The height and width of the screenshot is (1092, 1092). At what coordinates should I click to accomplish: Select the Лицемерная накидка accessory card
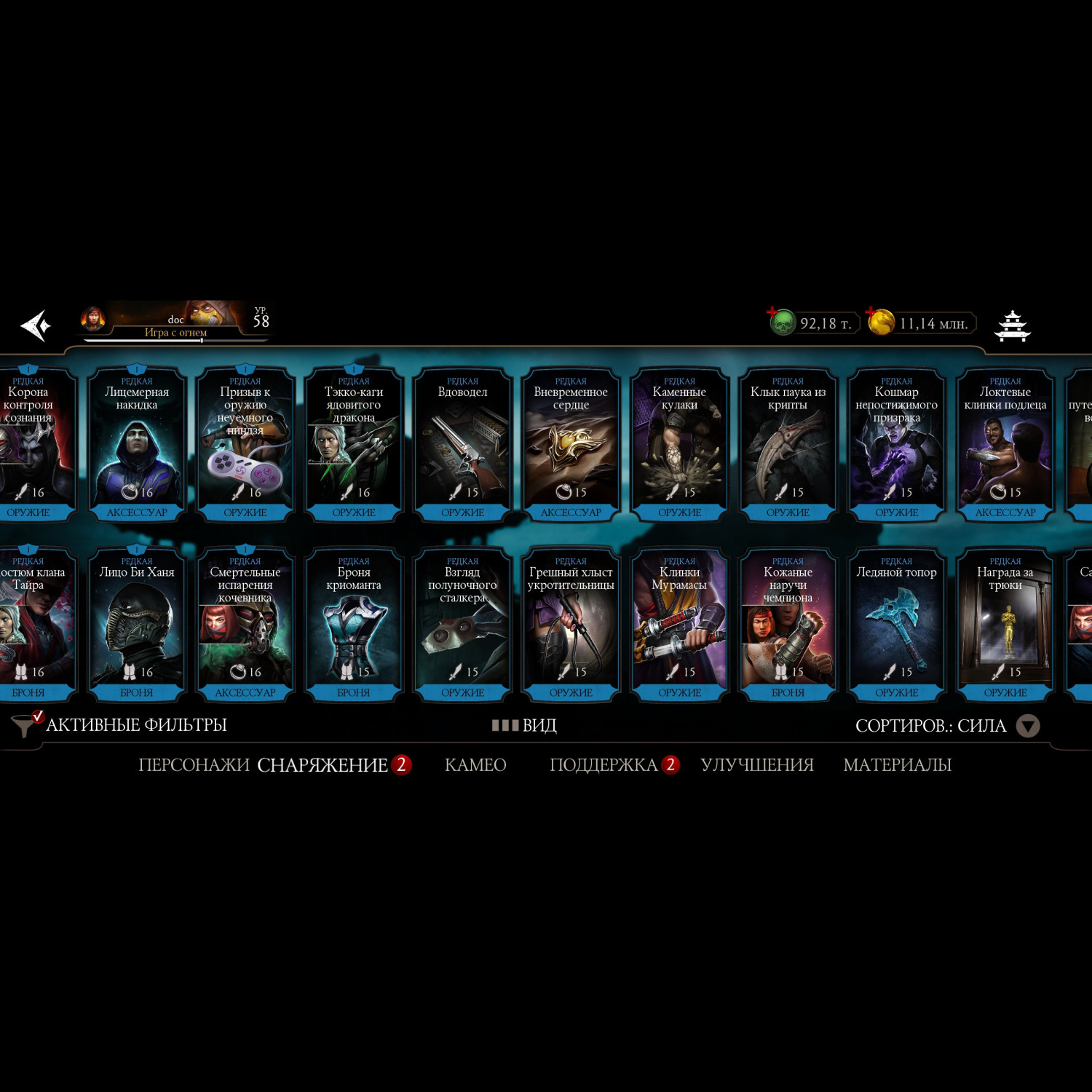pos(137,445)
